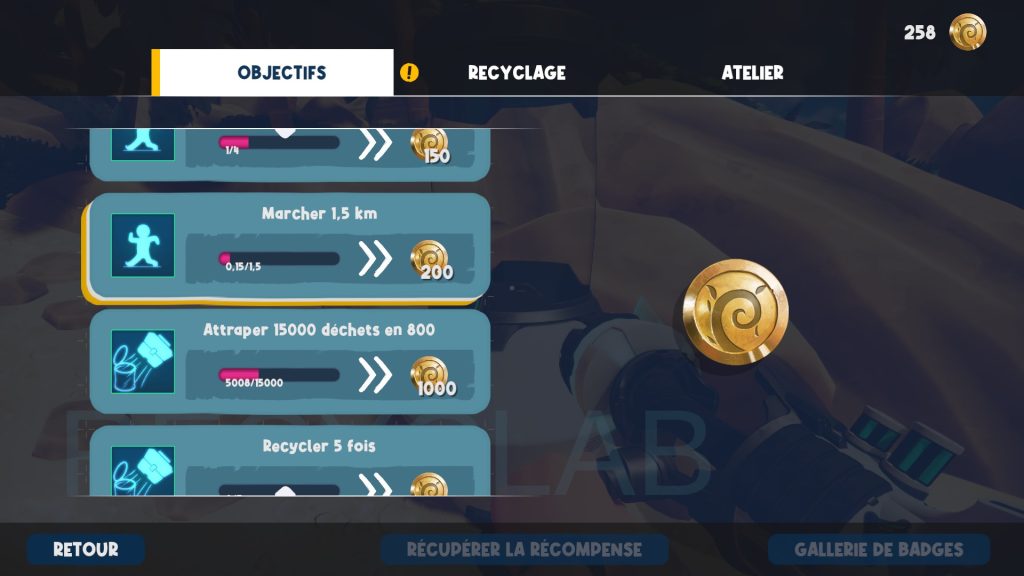Open the Recyclage tab
The width and height of the screenshot is (1024, 576).
point(516,73)
